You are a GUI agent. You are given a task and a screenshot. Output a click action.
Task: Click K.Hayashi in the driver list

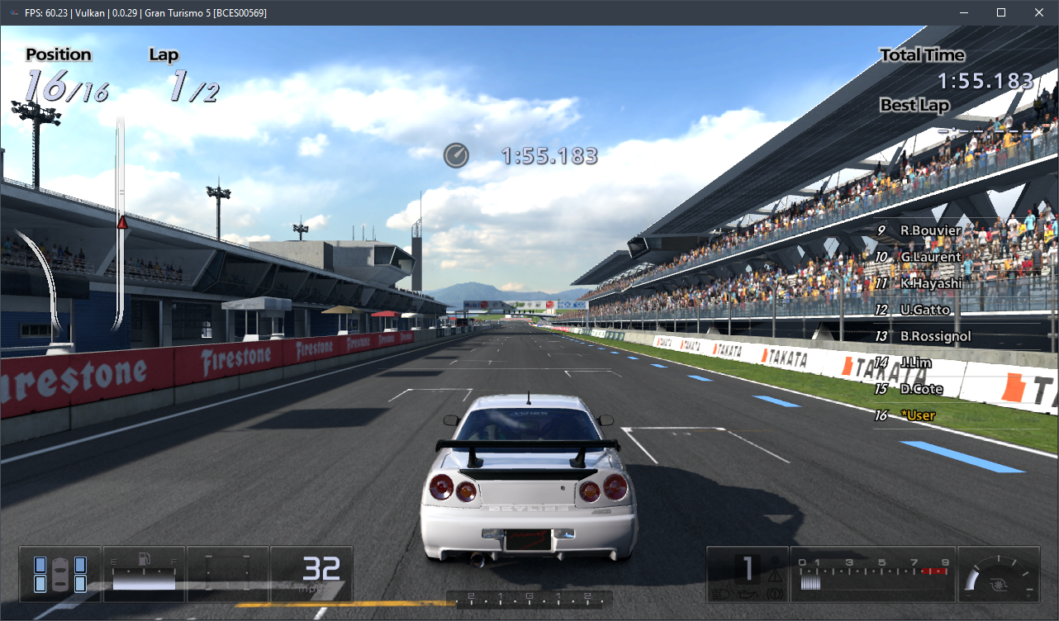(931, 283)
